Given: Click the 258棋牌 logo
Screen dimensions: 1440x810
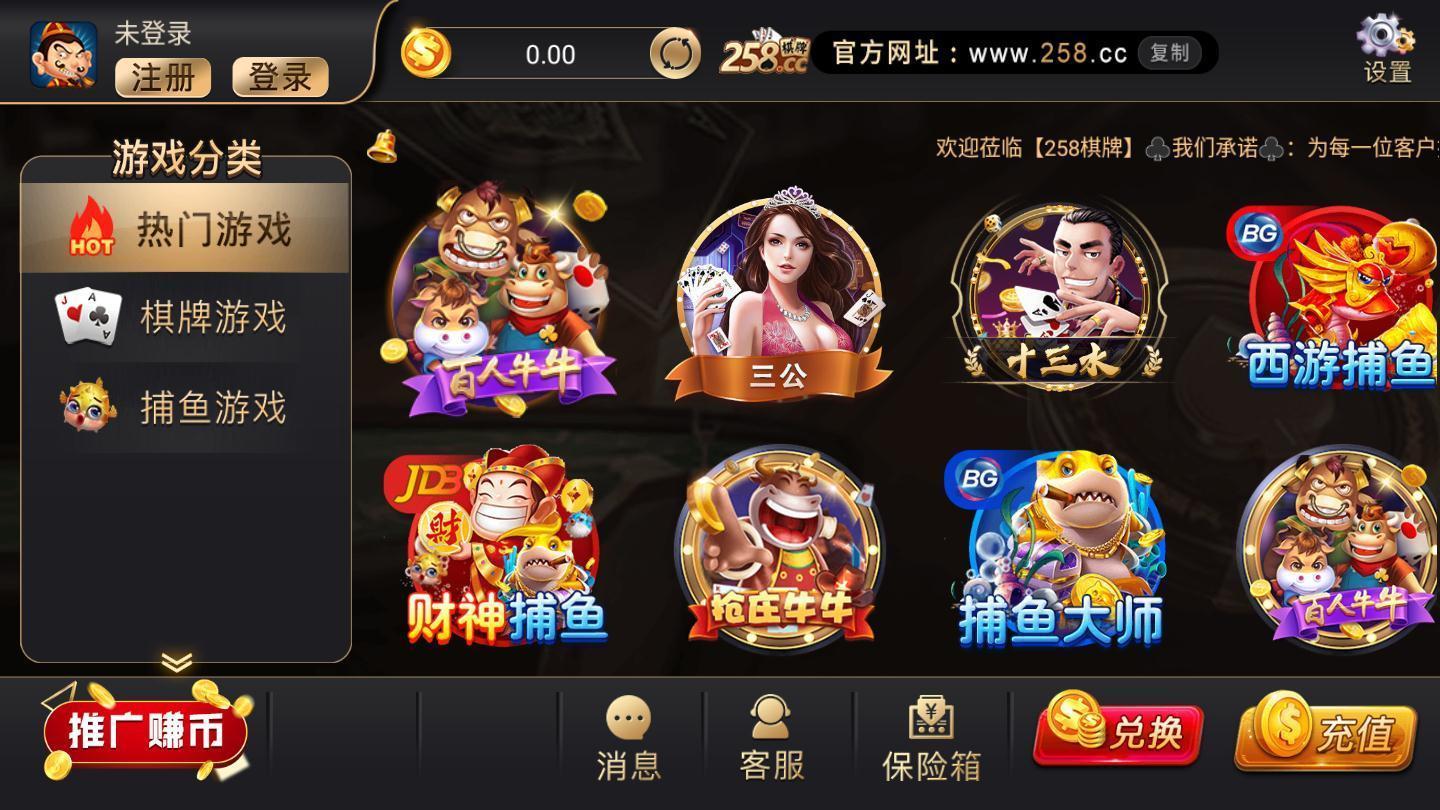Looking at the screenshot, I should (x=764, y=50).
